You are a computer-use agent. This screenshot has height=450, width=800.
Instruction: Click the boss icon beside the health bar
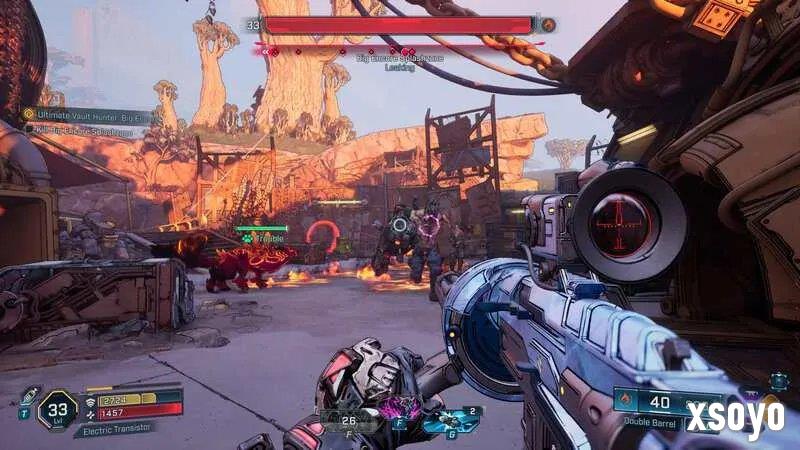click(x=548, y=25)
